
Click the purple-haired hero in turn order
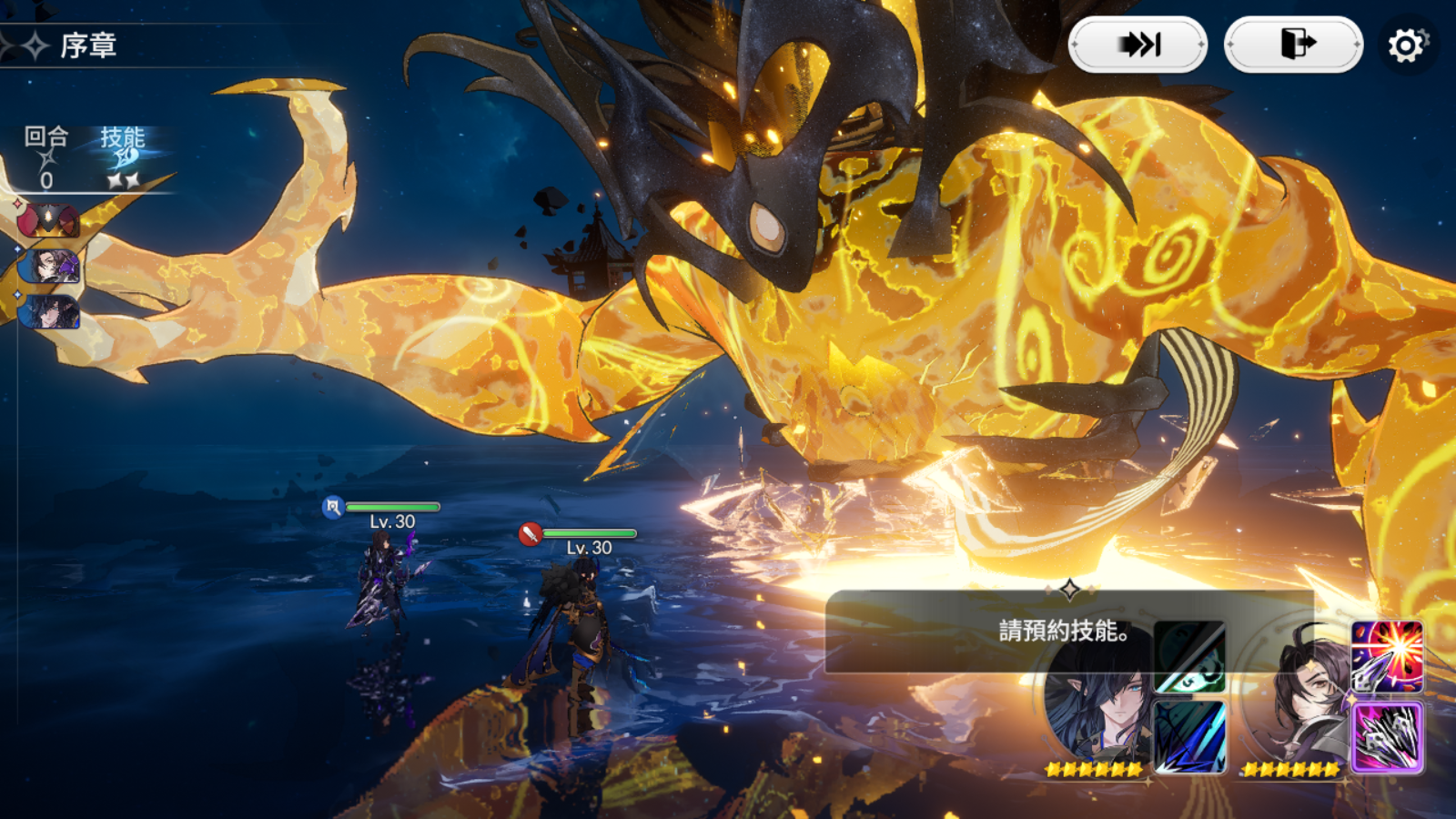coord(52,267)
